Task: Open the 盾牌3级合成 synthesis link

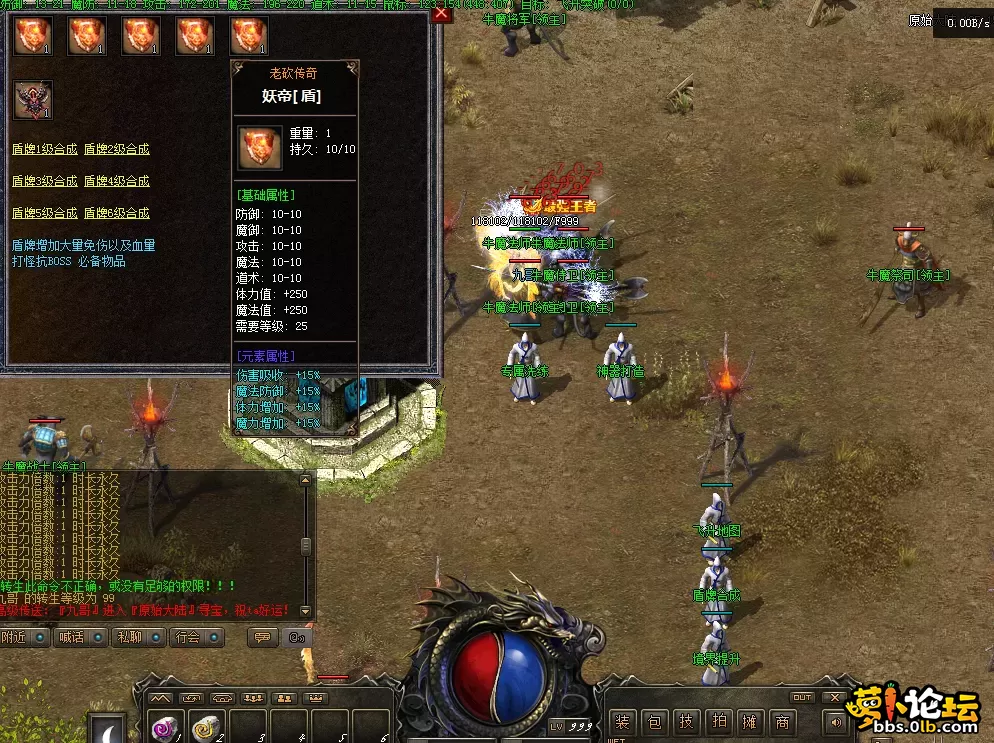Action: pos(44,181)
